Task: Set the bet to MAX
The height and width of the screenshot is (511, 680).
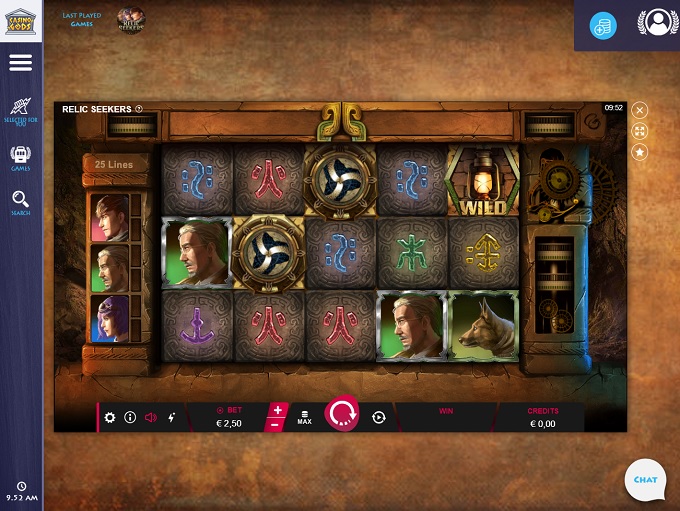Action: (304, 417)
